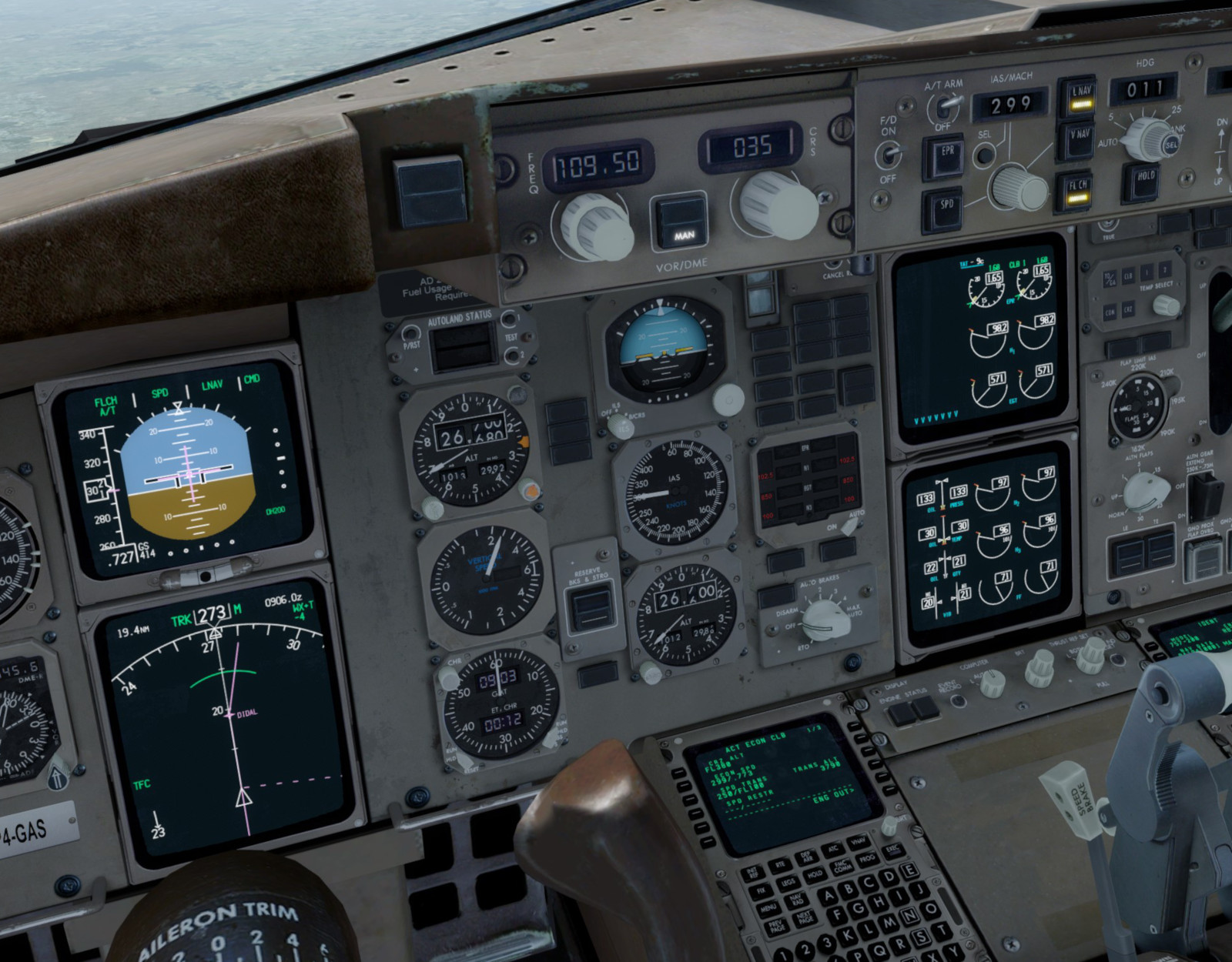Click the FMC EXEC key

(892, 850)
